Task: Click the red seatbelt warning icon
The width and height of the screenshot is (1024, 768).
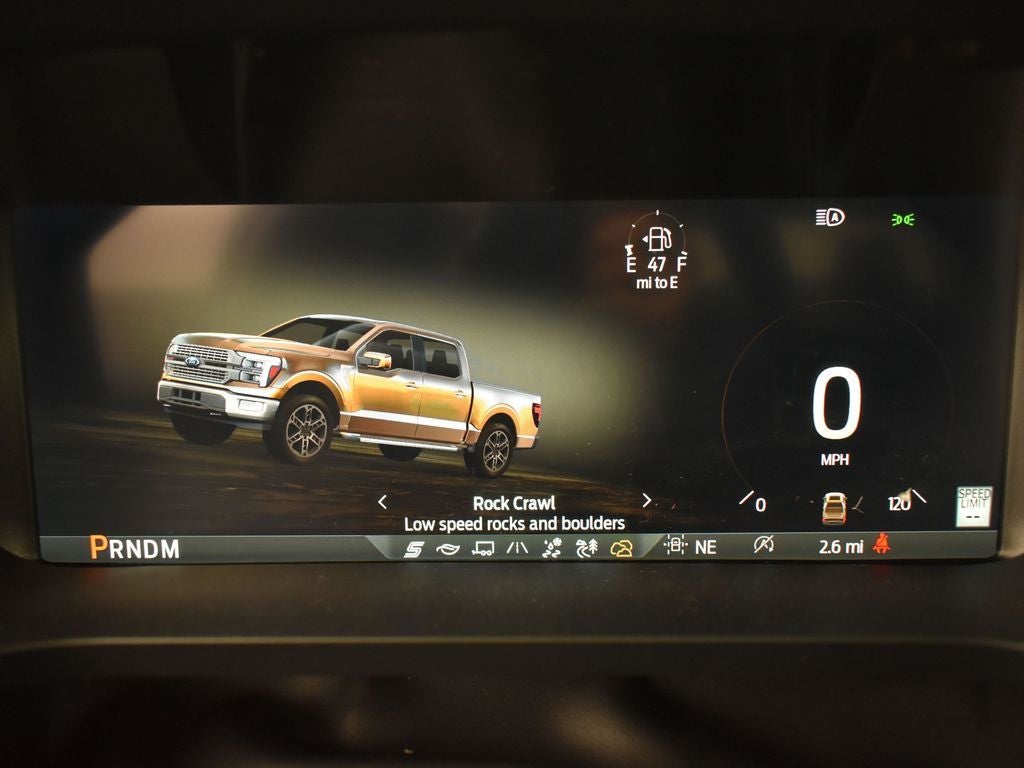Action: click(882, 545)
